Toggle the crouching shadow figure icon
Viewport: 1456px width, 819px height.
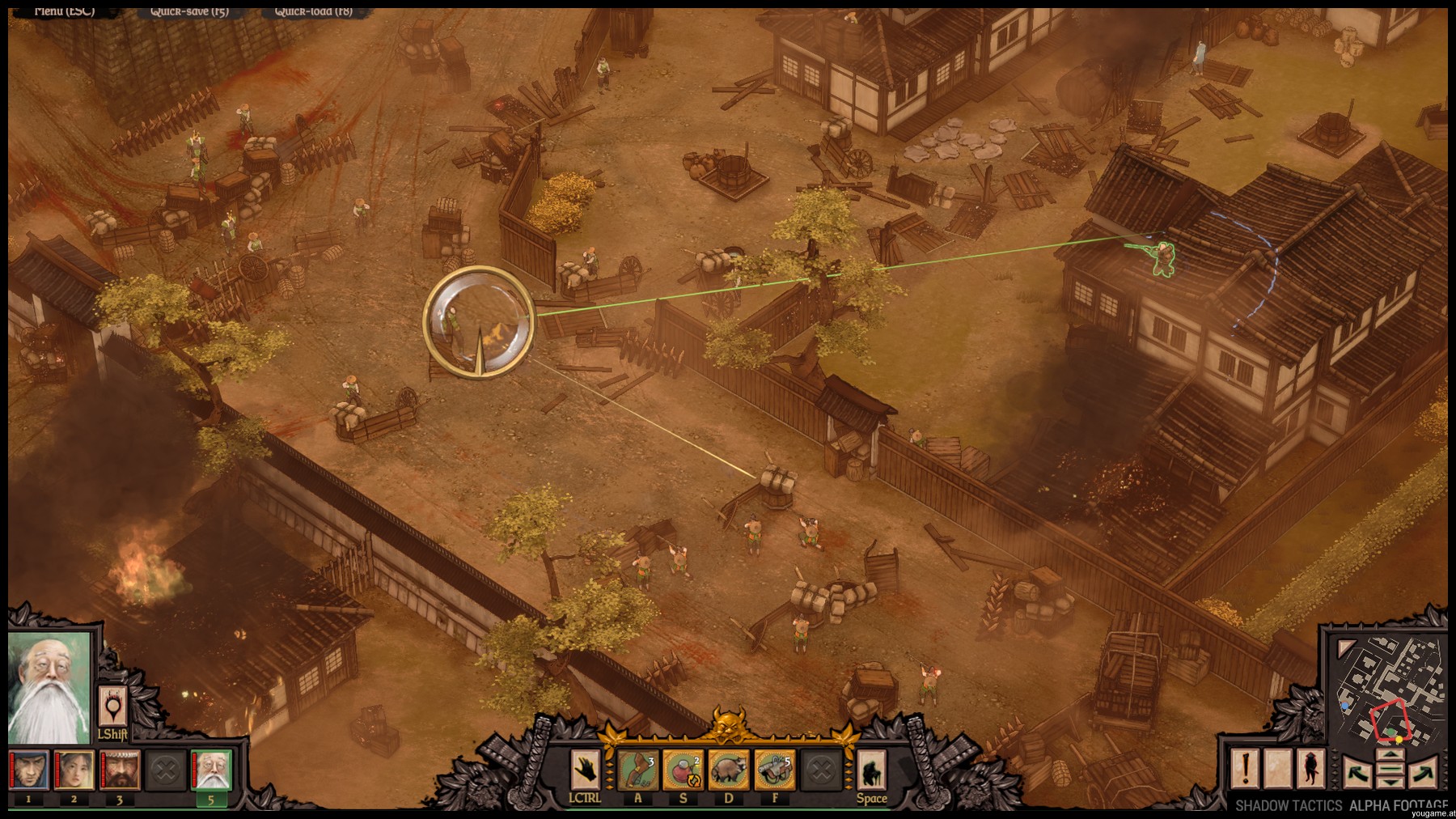(871, 770)
